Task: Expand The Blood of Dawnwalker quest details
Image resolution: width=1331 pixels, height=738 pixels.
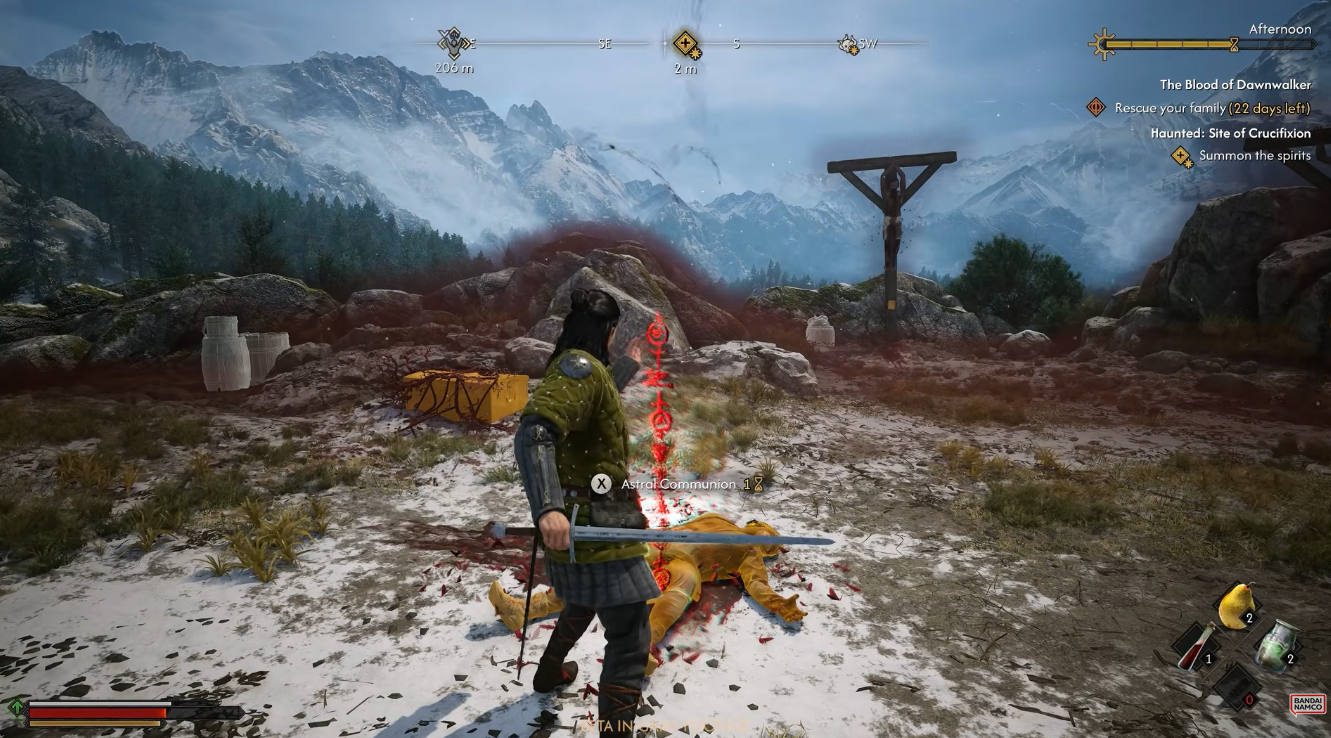Action: click(1236, 85)
